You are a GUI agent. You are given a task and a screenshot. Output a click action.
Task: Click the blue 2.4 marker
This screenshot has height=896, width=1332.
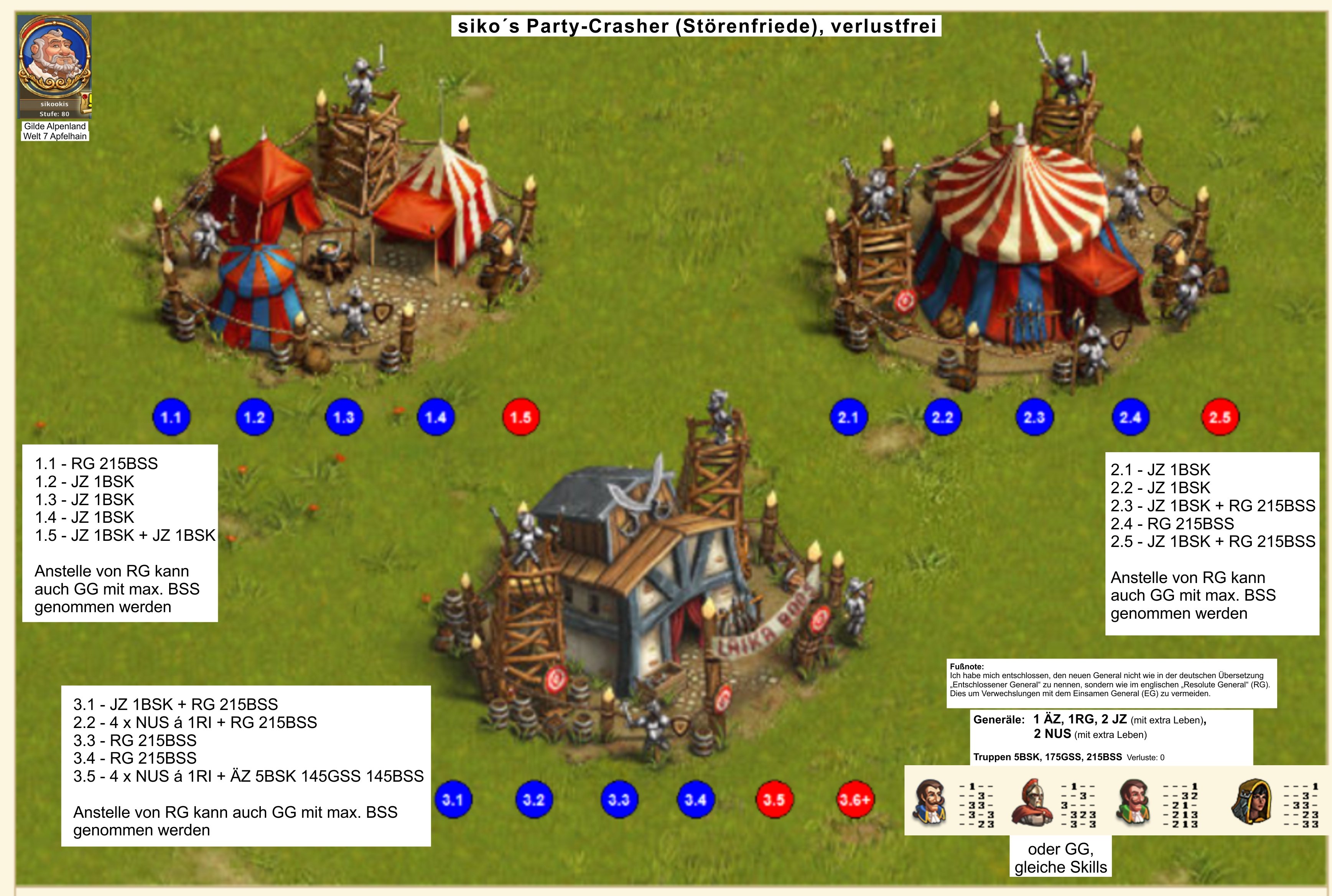click(1130, 417)
